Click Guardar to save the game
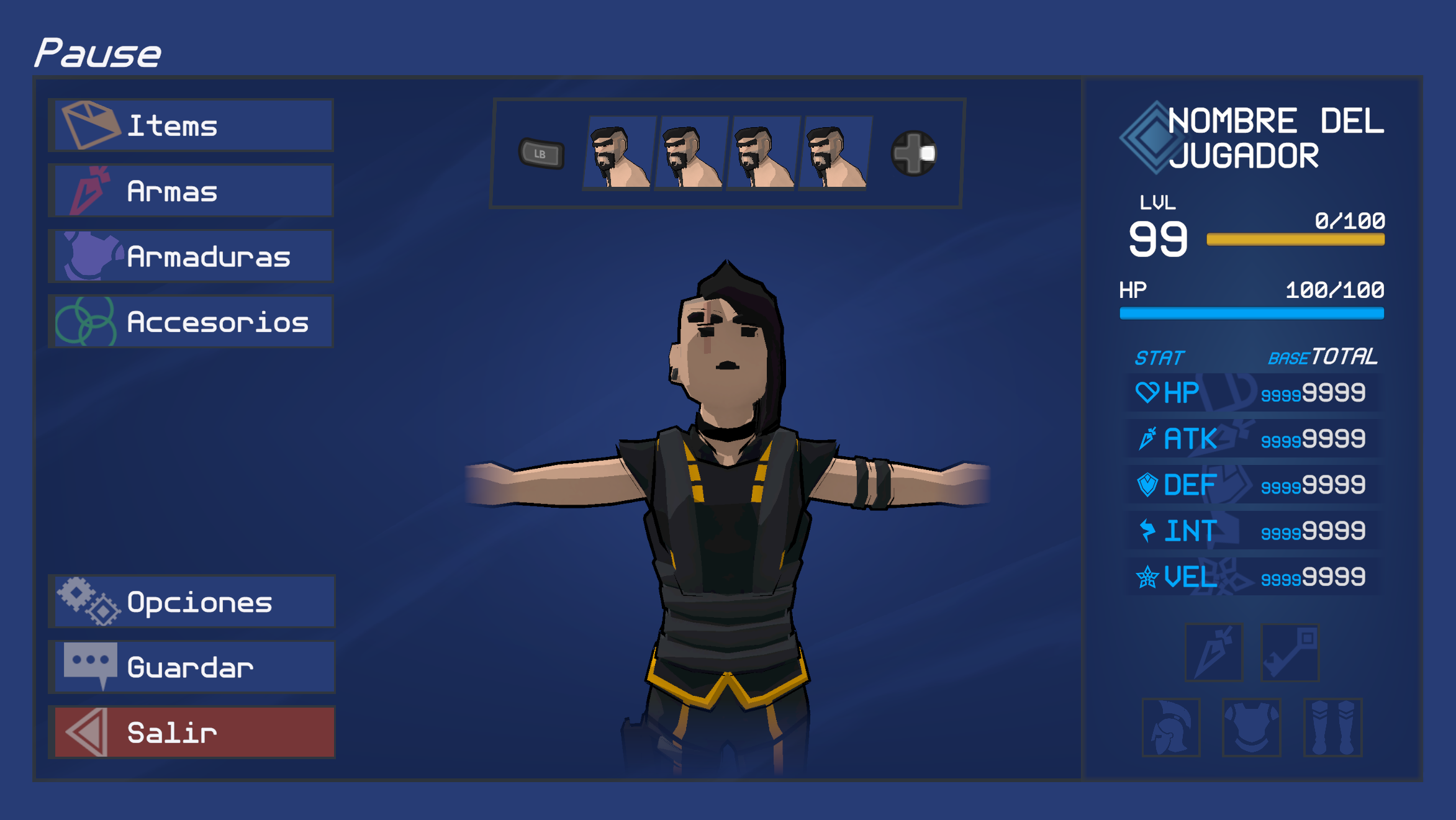1456x820 pixels. tap(191, 667)
